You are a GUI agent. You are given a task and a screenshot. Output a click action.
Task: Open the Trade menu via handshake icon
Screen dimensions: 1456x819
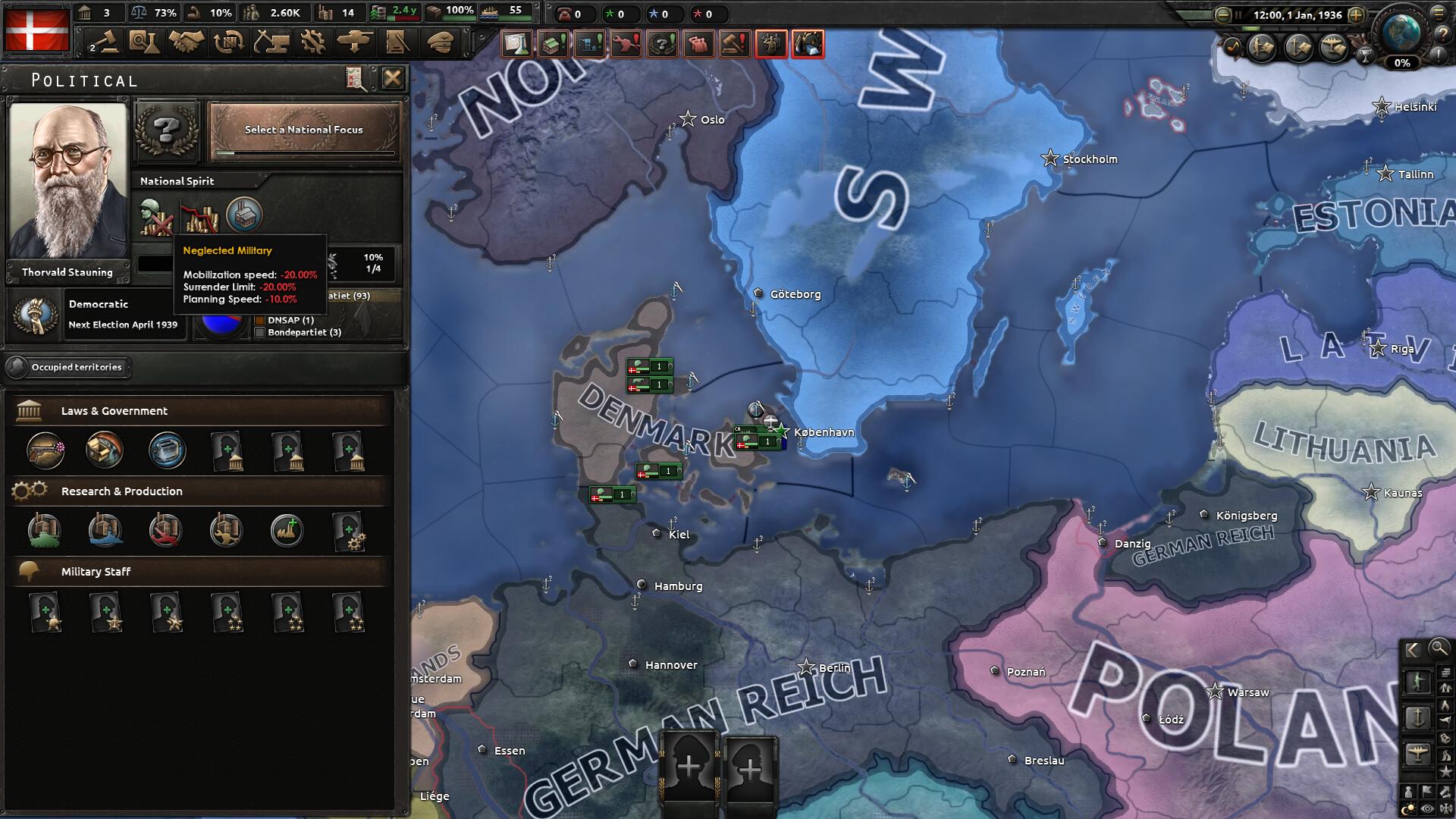[x=186, y=42]
